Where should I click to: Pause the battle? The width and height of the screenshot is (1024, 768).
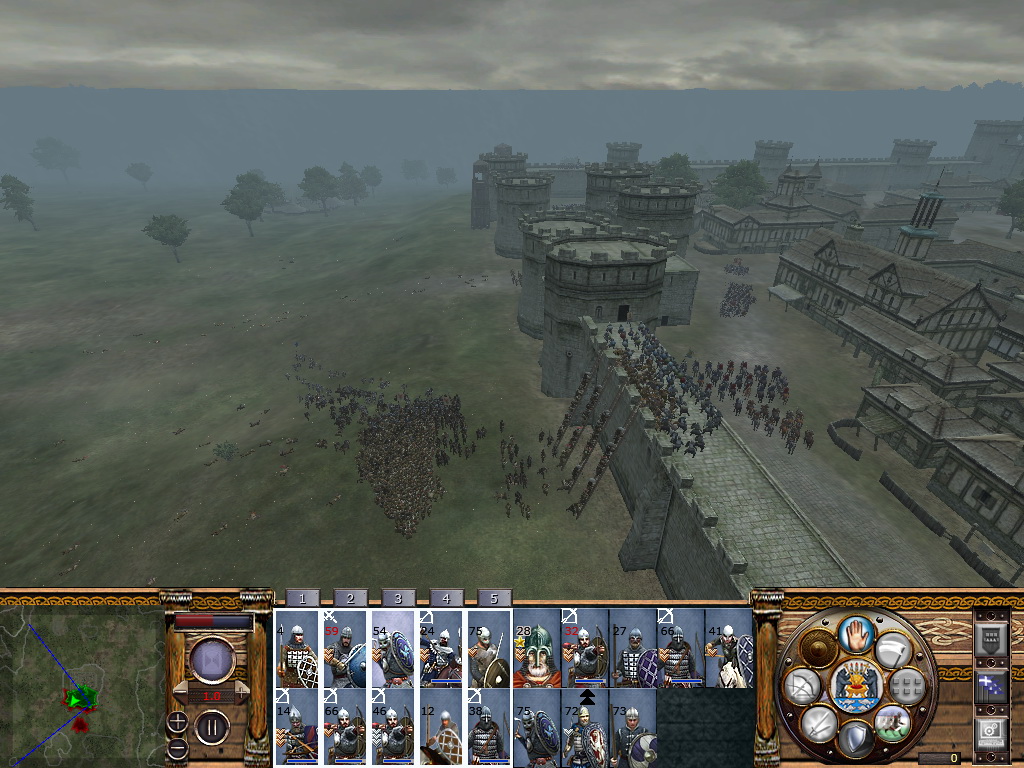coord(211,727)
